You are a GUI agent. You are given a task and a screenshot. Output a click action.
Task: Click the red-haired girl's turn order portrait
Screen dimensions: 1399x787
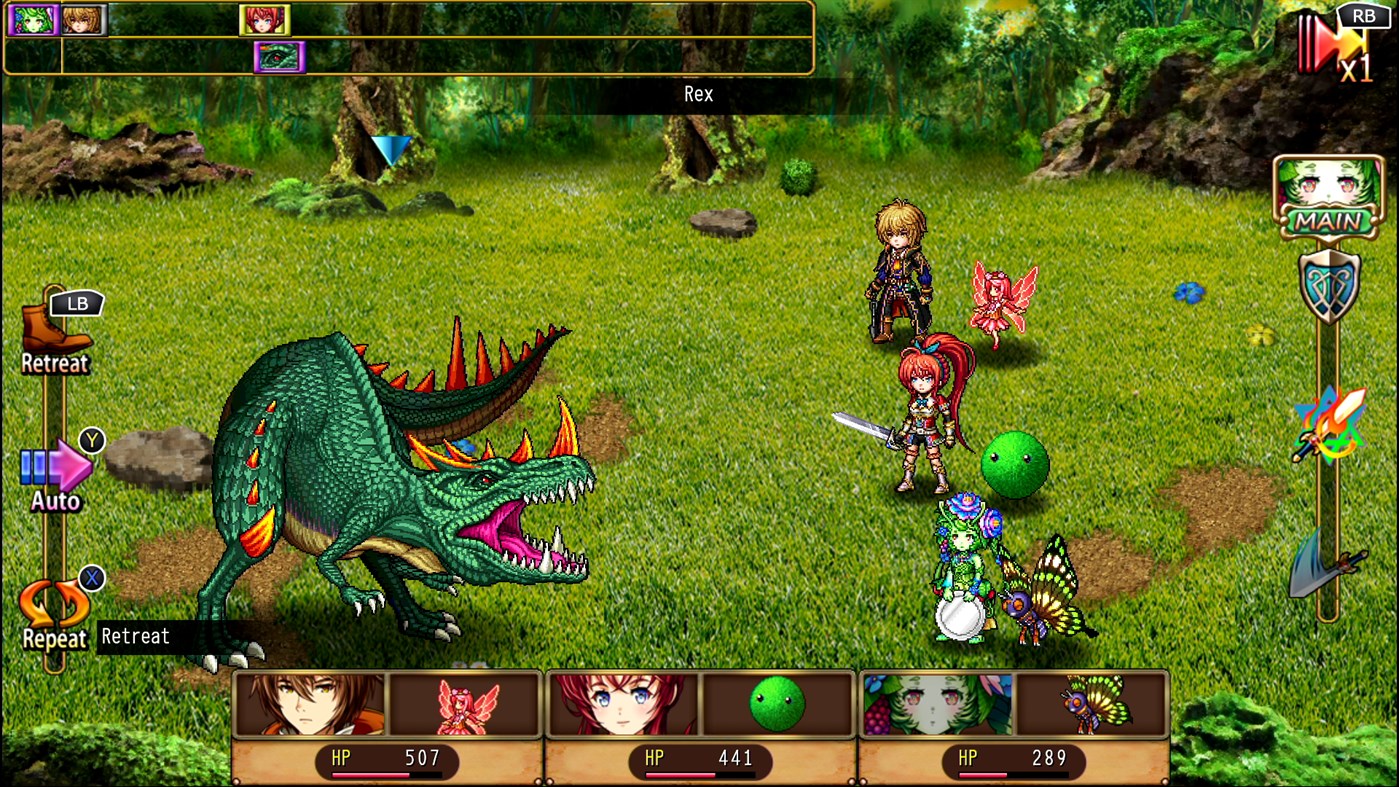point(264,20)
